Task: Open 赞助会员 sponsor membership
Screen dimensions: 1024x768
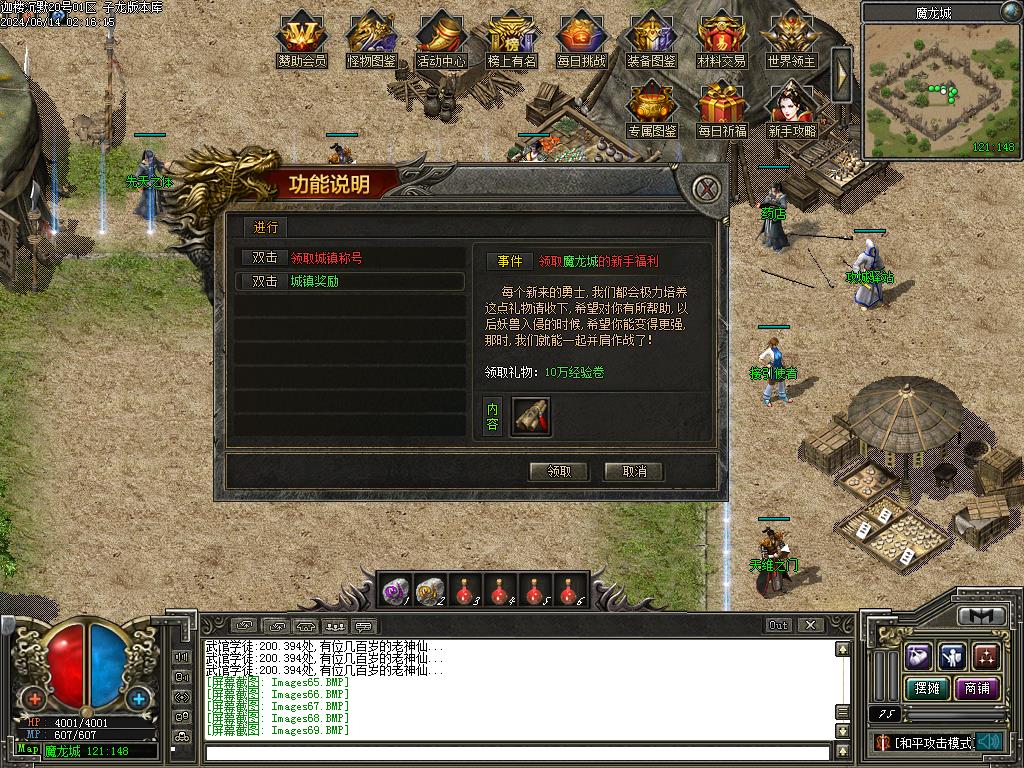Action: pos(302,40)
